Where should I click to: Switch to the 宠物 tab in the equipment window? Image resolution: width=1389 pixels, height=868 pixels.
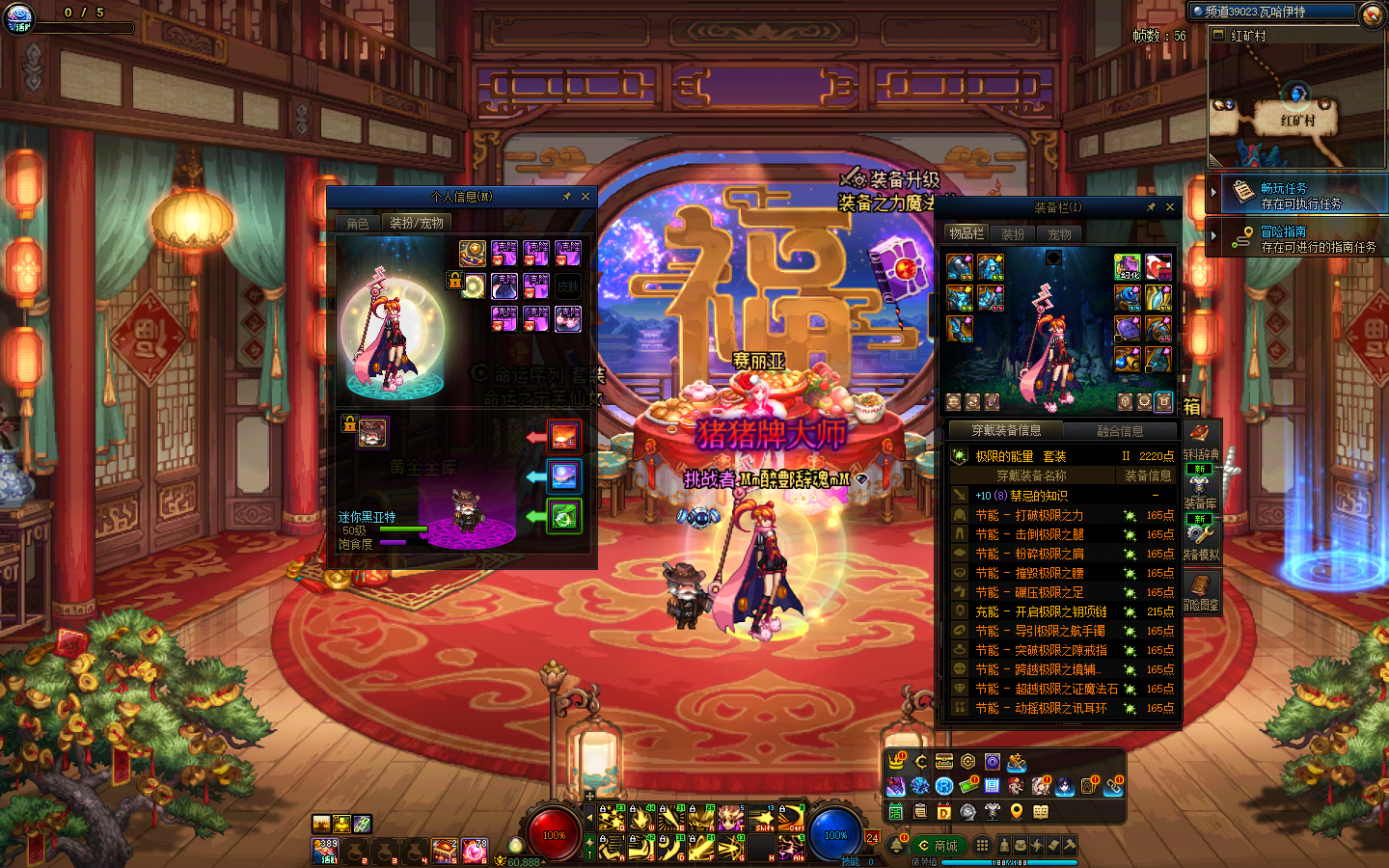(x=1059, y=234)
